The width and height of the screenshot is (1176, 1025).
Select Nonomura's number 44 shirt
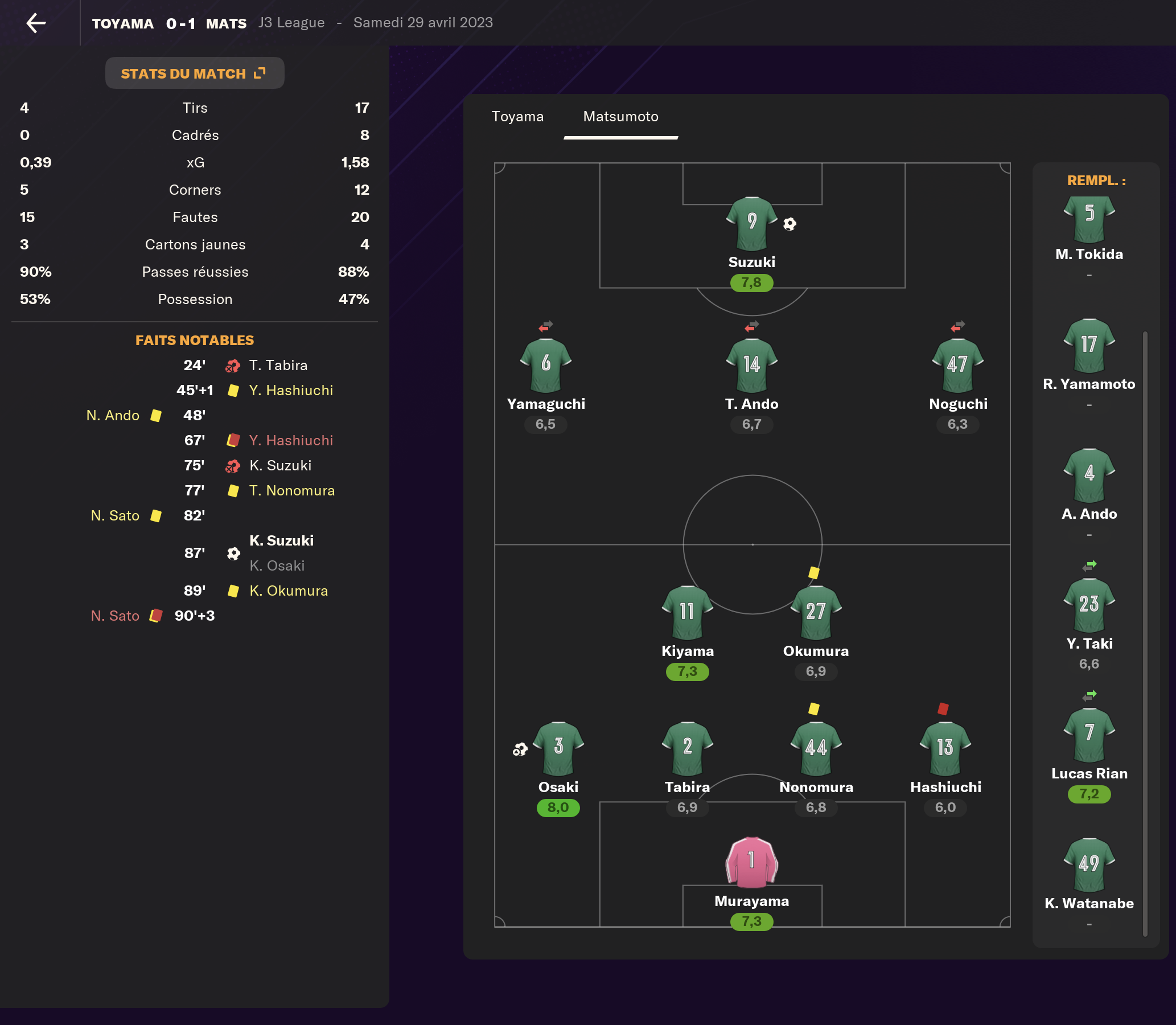point(816,749)
